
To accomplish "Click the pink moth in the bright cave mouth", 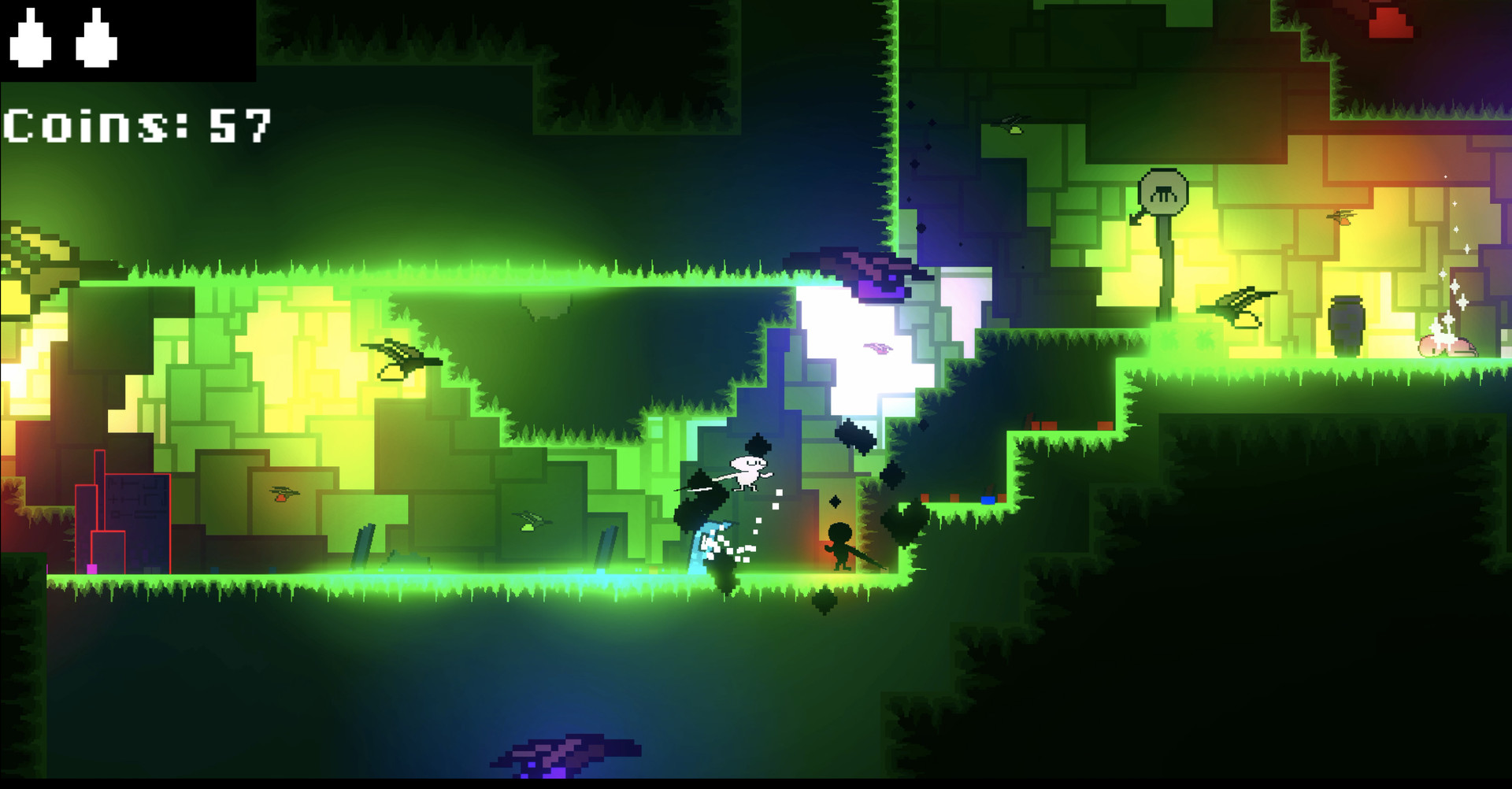I will [x=878, y=348].
